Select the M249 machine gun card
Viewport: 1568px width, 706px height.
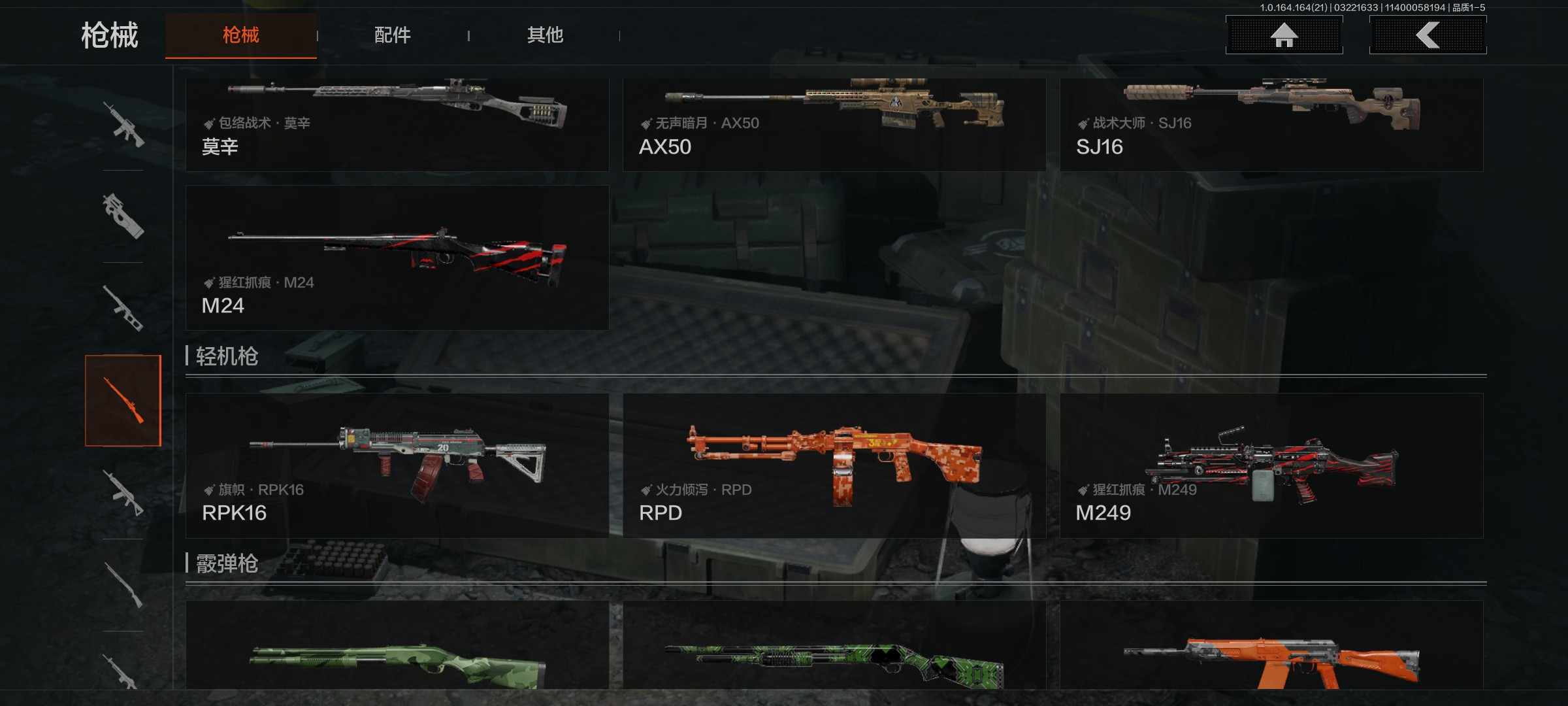click(x=1271, y=465)
